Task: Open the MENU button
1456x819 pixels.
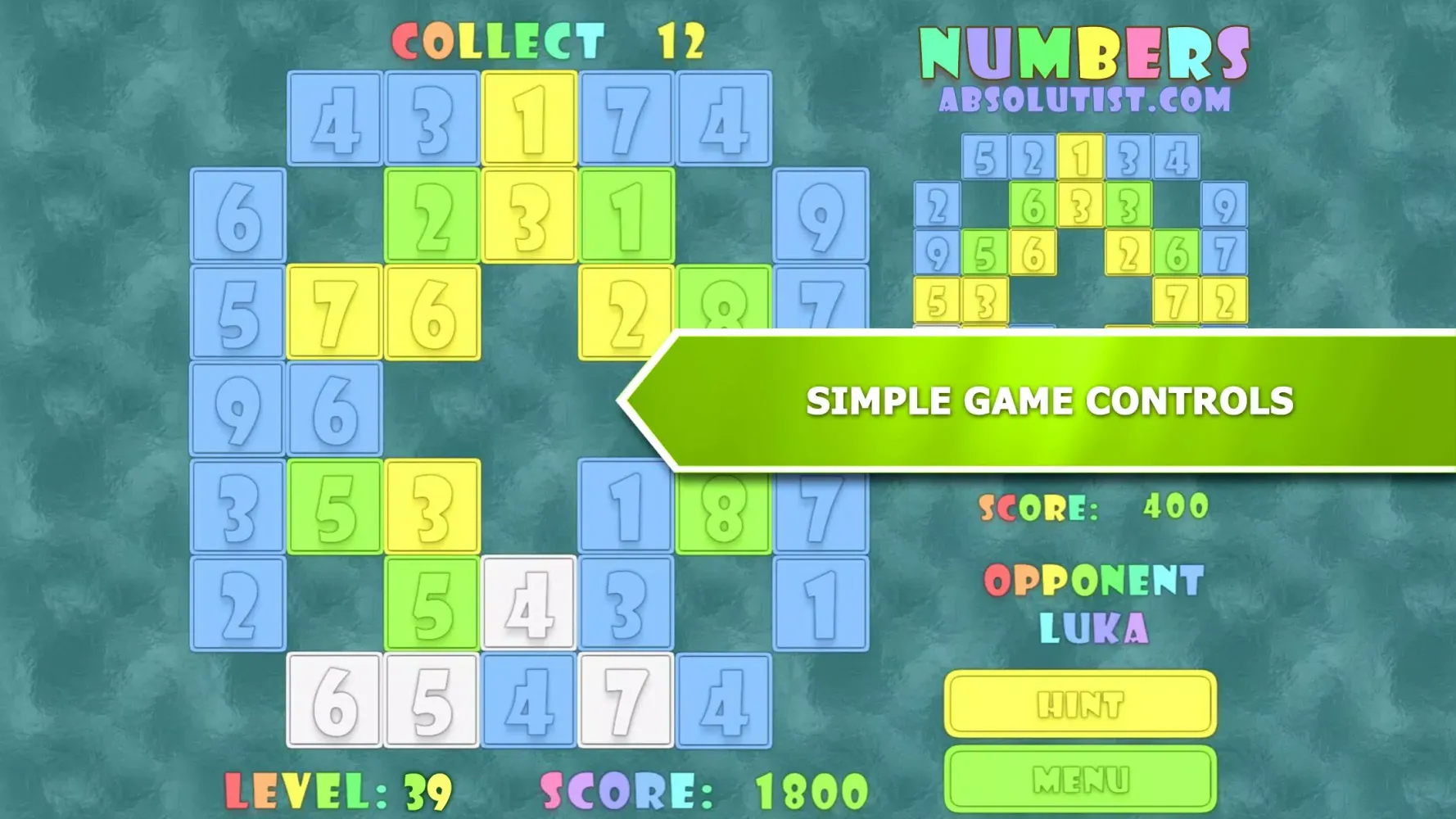Action: tap(1079, 778)
